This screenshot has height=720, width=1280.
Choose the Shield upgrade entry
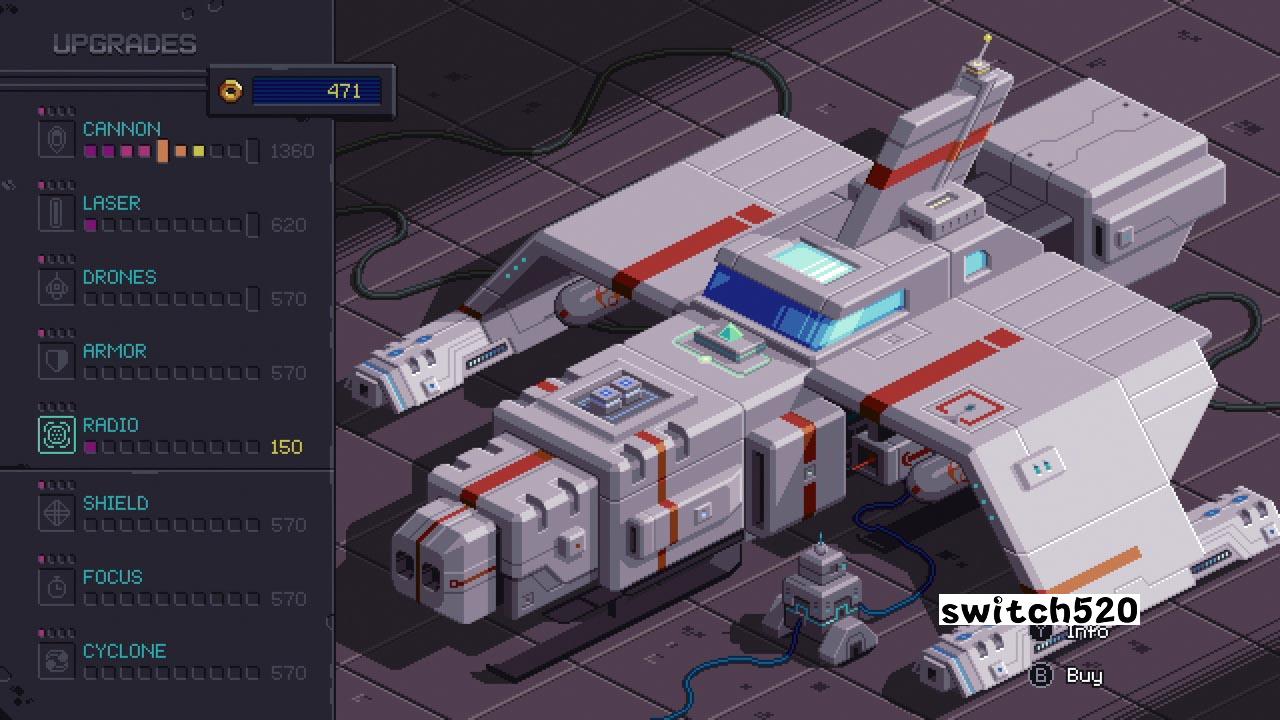pyautogui.click(x=115, y=503)
